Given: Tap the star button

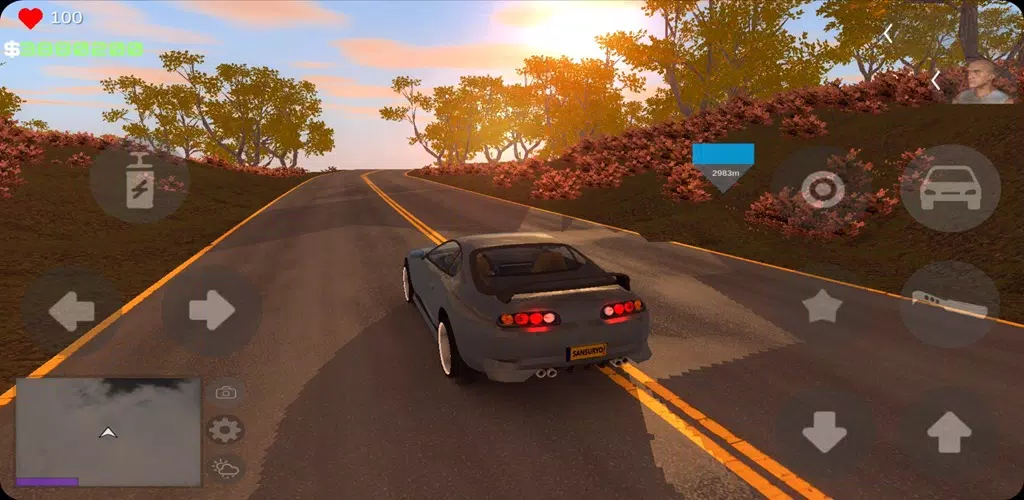Looking at the screenshot, I should click(822, 307).
